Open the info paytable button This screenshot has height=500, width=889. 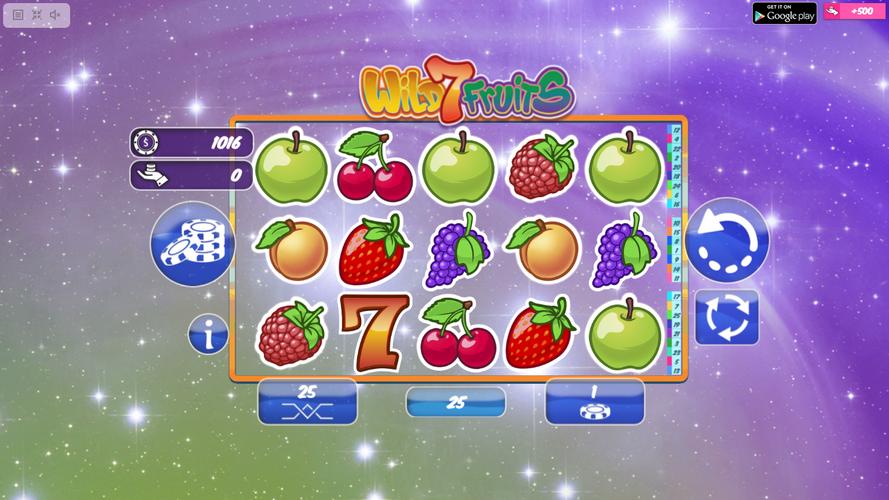208,334
